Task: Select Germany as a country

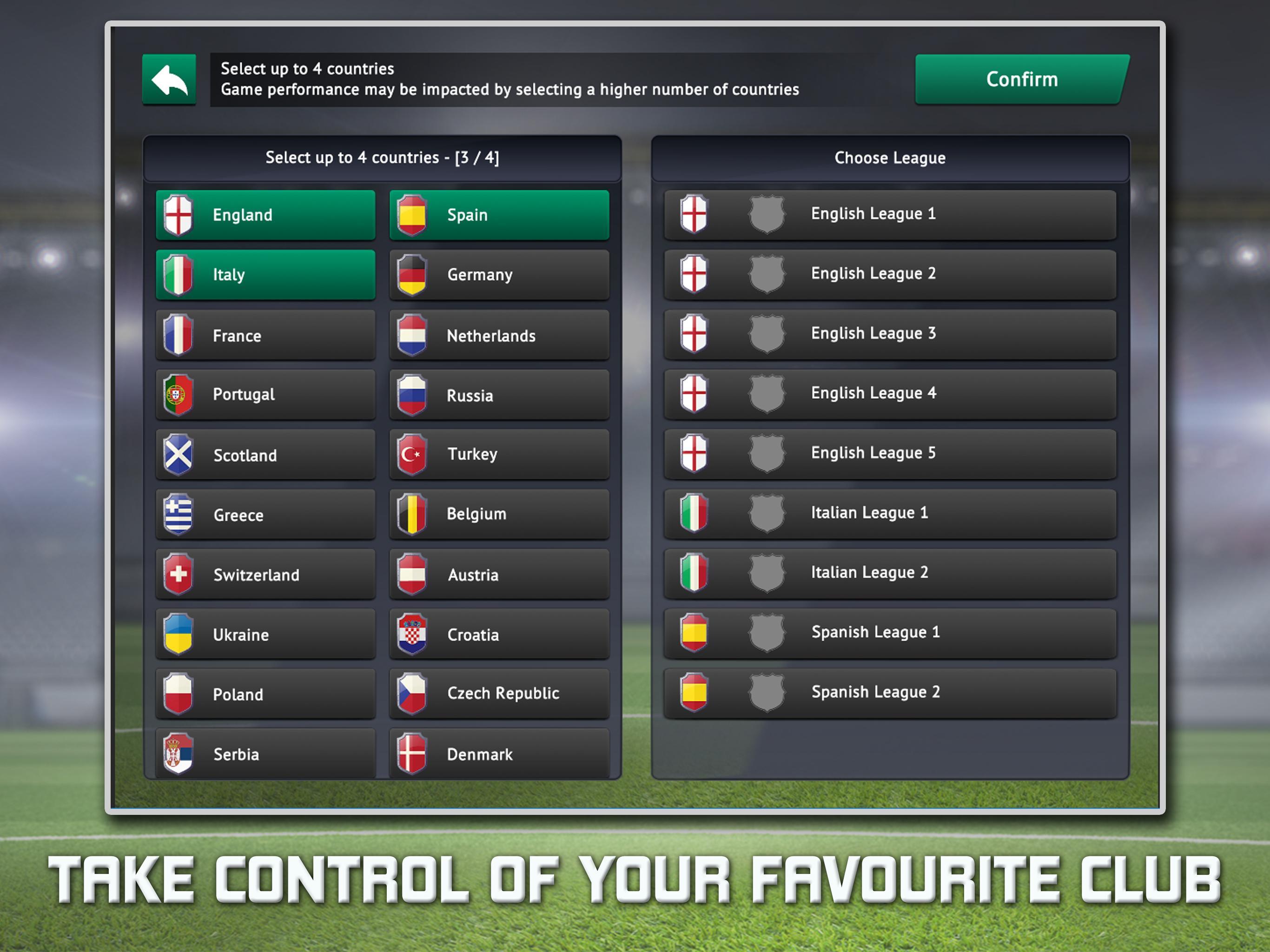Action: (x=498, y=274)
